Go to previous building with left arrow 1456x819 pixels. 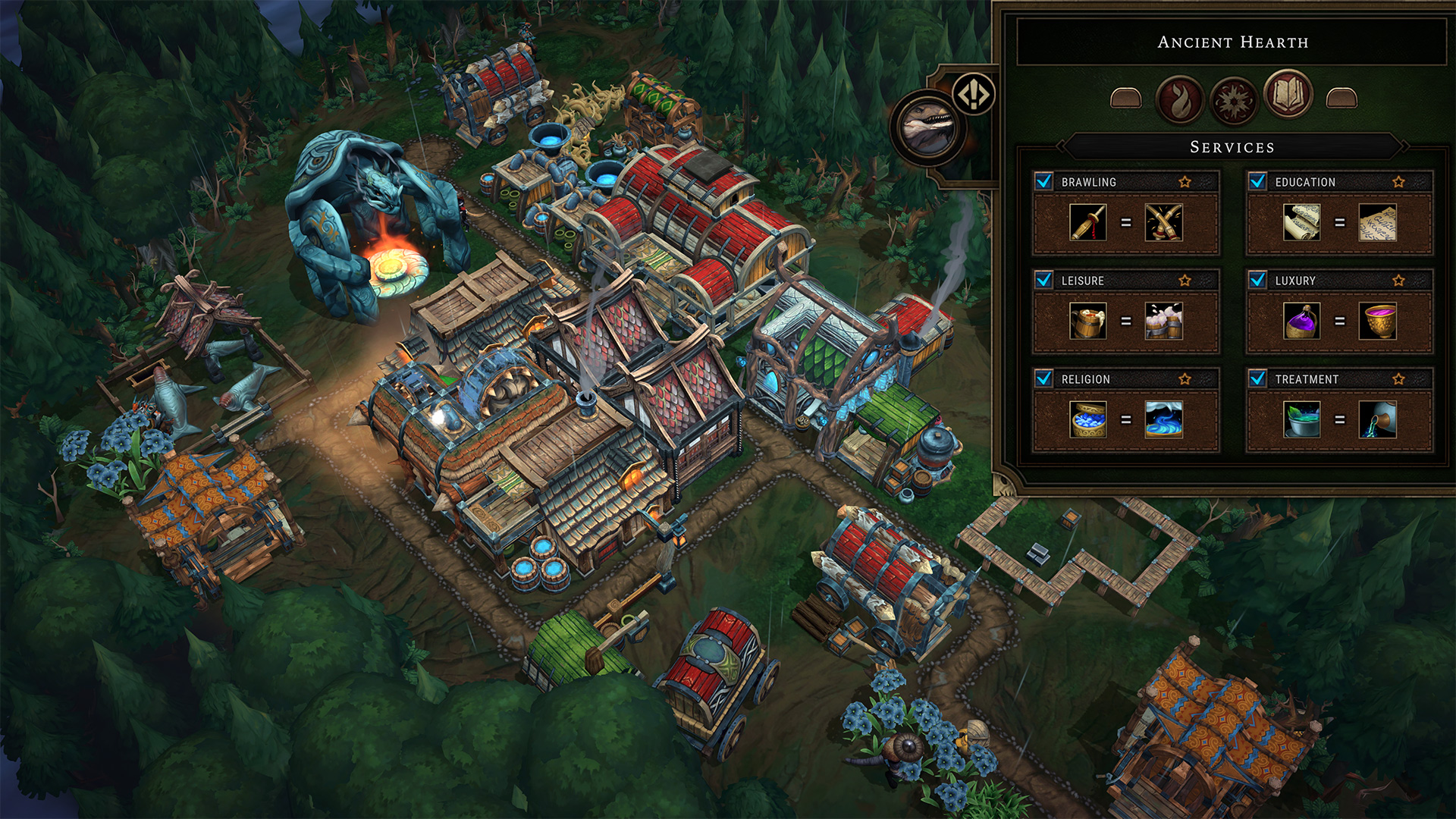(x=1125, y=99)
